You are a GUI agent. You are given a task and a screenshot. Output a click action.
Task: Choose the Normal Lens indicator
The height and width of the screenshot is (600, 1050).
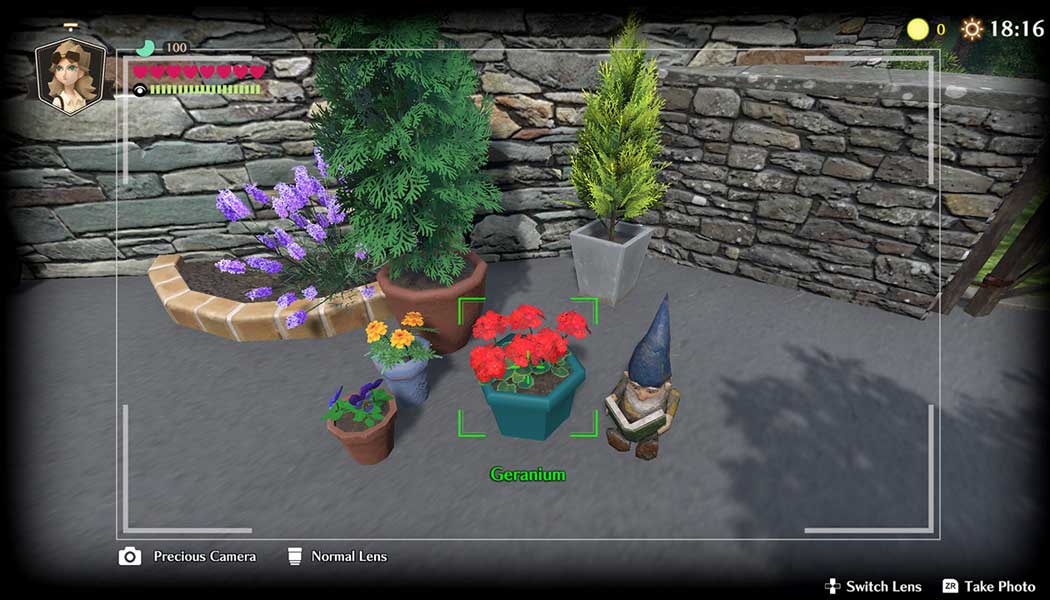tap(337, 556)
